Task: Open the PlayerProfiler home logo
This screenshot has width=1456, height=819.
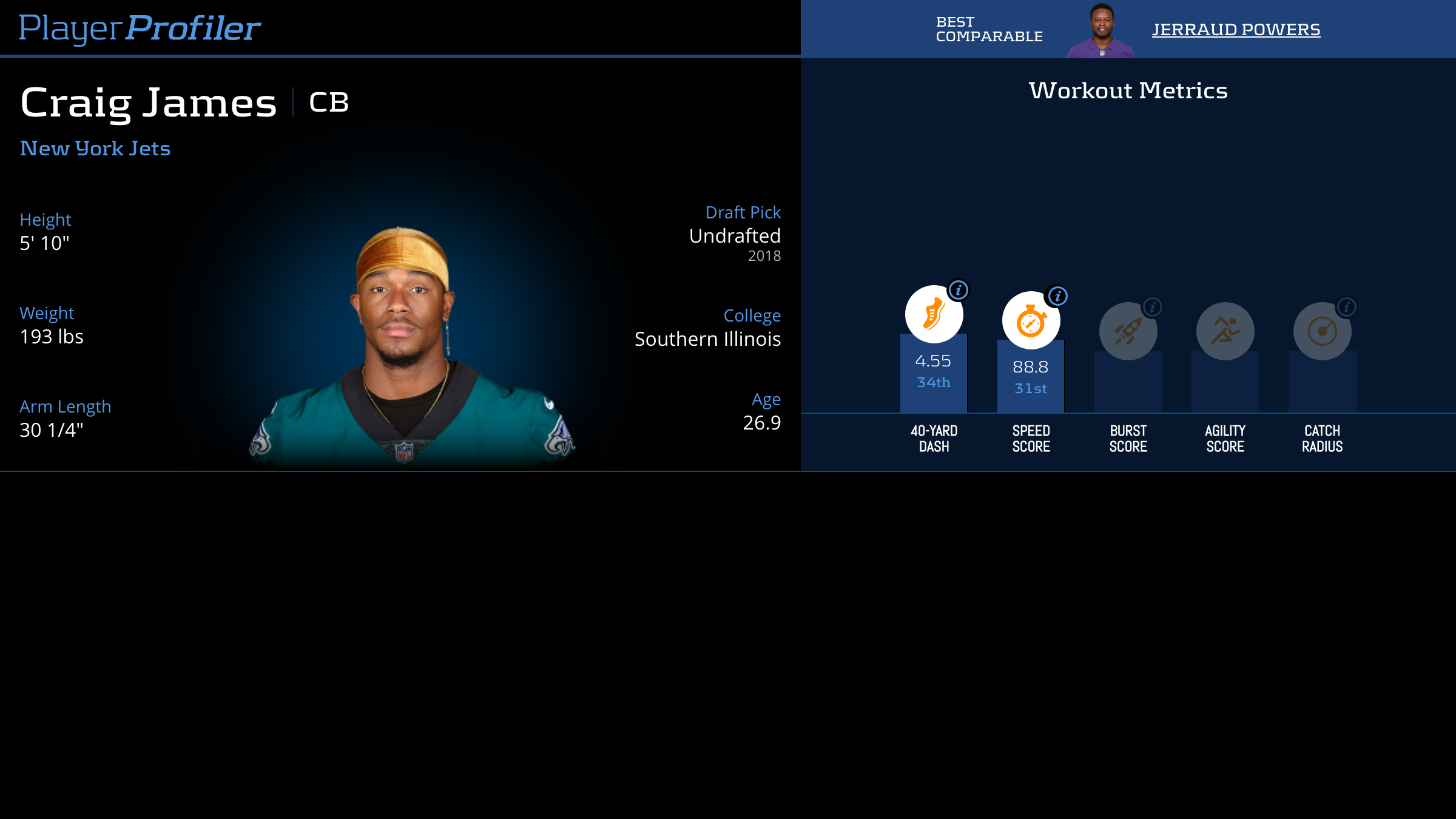Action: pyautogui.click(x=140, y=29)
